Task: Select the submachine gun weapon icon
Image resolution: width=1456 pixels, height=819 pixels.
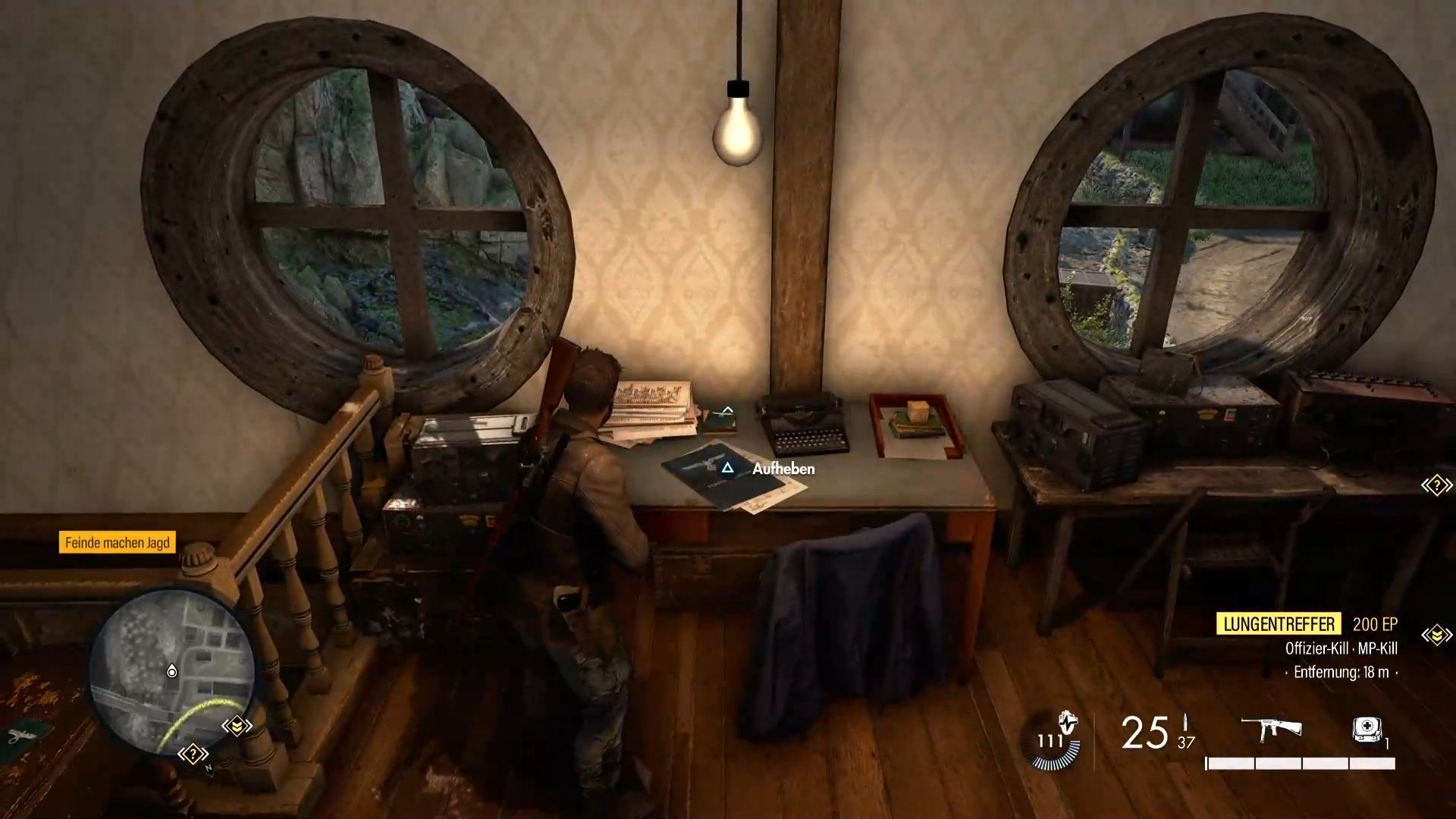Action: coord(1271,729)
